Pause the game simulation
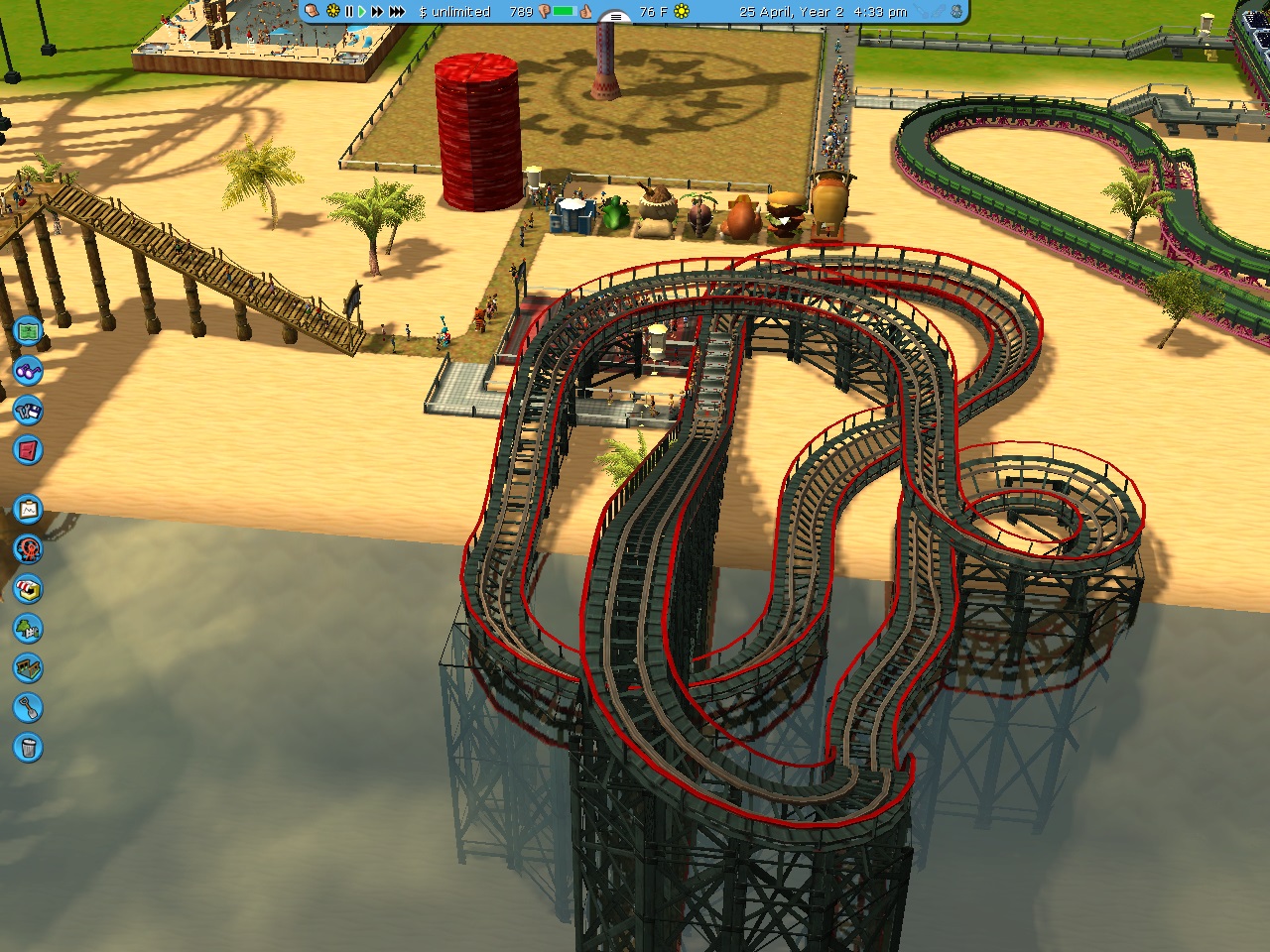 pyautogui.click(x=348, y=11)
